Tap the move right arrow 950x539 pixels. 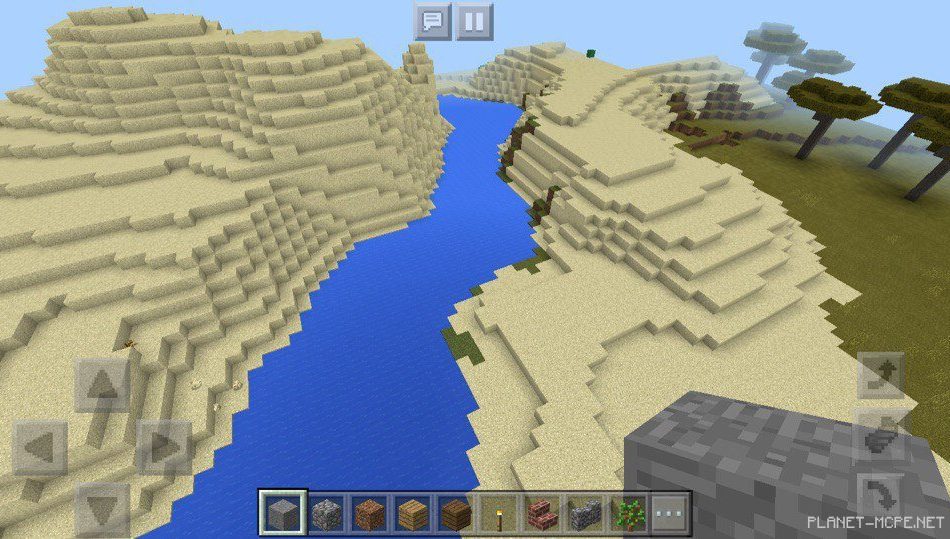(163, 447)
